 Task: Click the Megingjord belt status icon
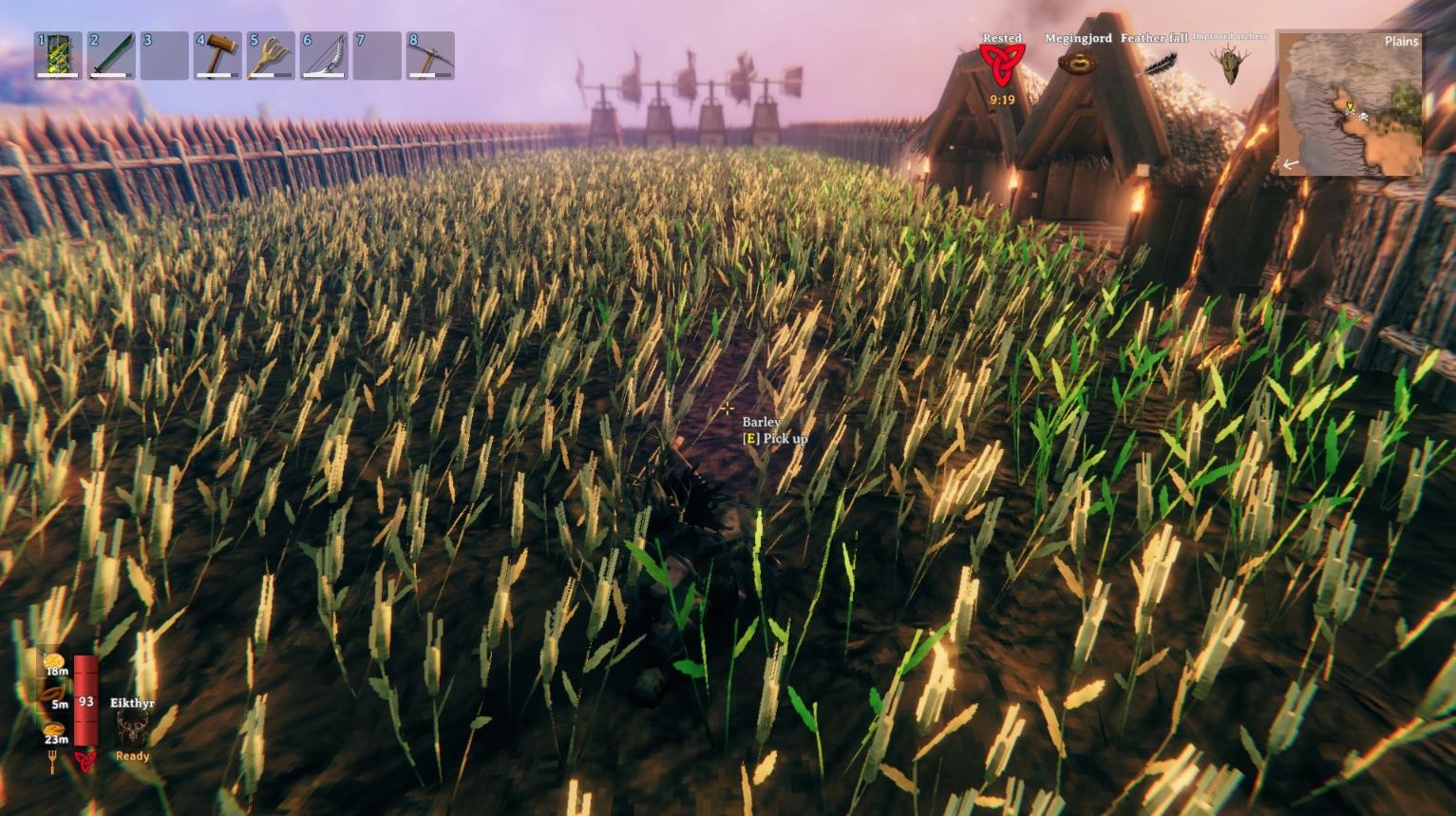(1078, 62)
